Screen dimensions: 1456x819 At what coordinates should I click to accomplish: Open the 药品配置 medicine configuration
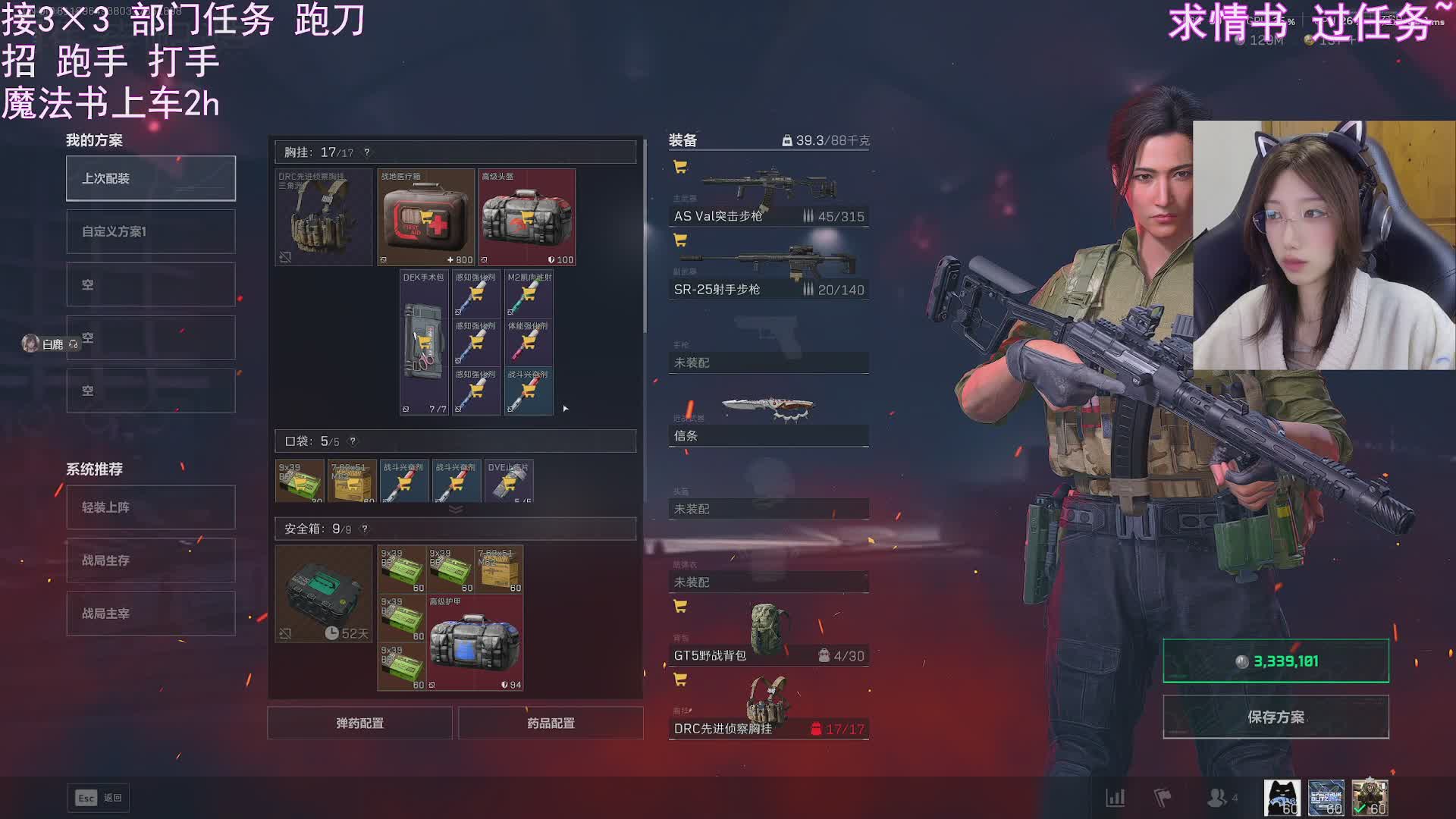coord(551,723)
